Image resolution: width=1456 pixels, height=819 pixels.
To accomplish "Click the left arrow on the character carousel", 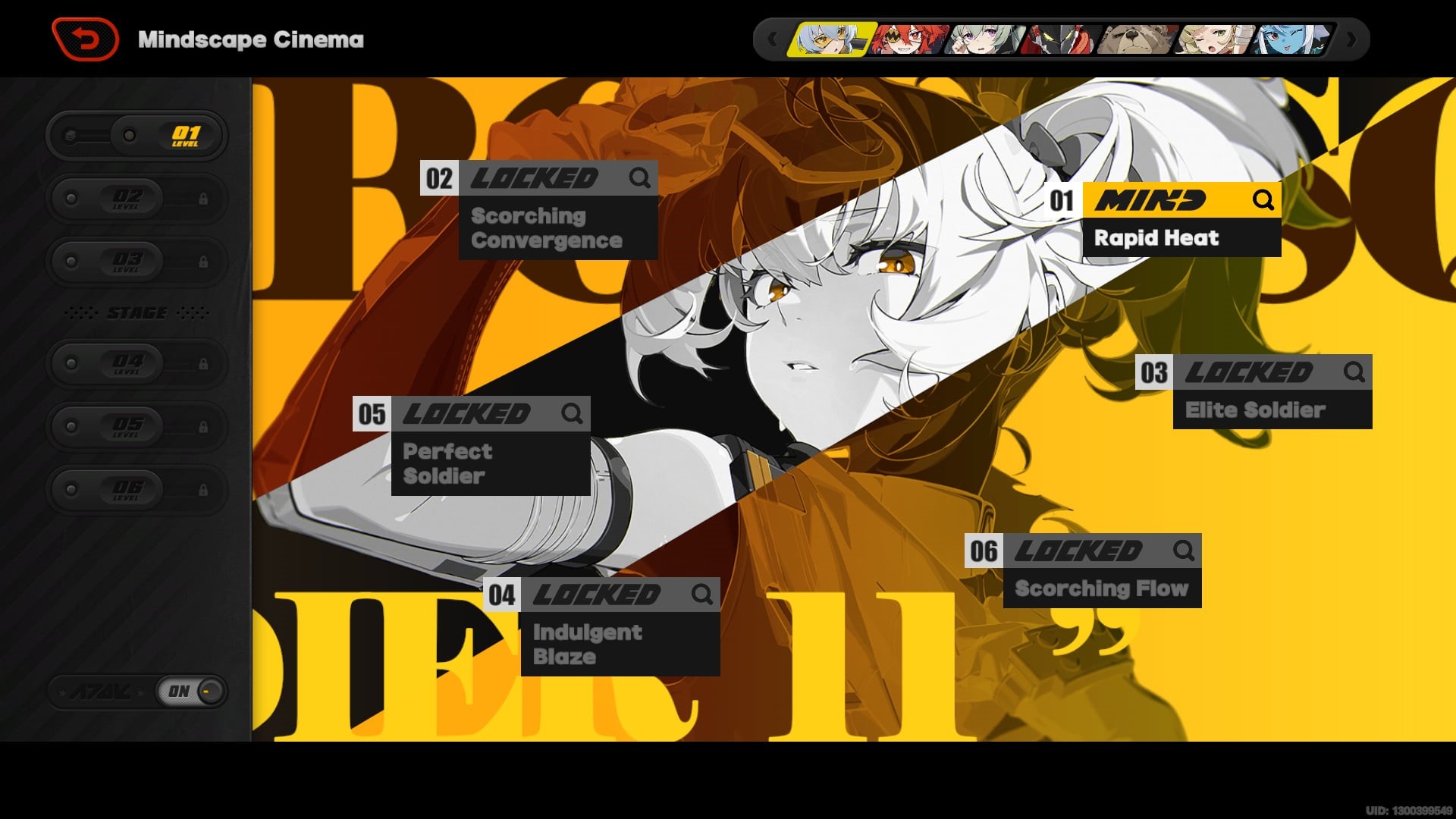I will pyautogui.click(x=773, y=39).
